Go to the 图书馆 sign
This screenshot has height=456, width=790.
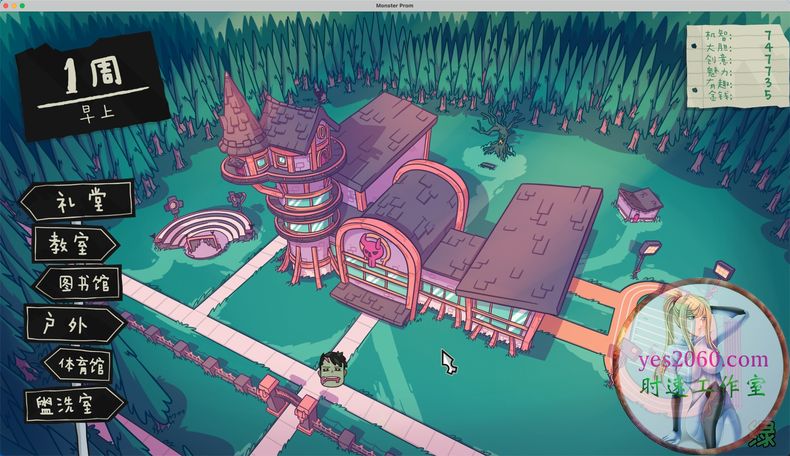click(80, 283)
